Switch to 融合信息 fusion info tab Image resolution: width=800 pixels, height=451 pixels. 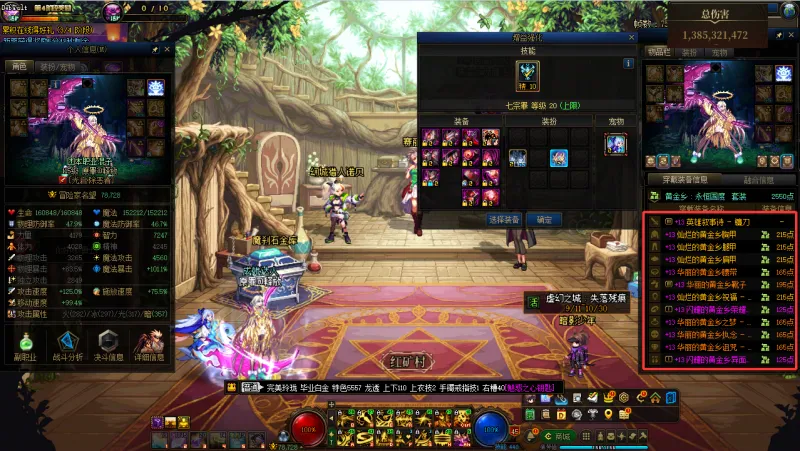[757, 180]
